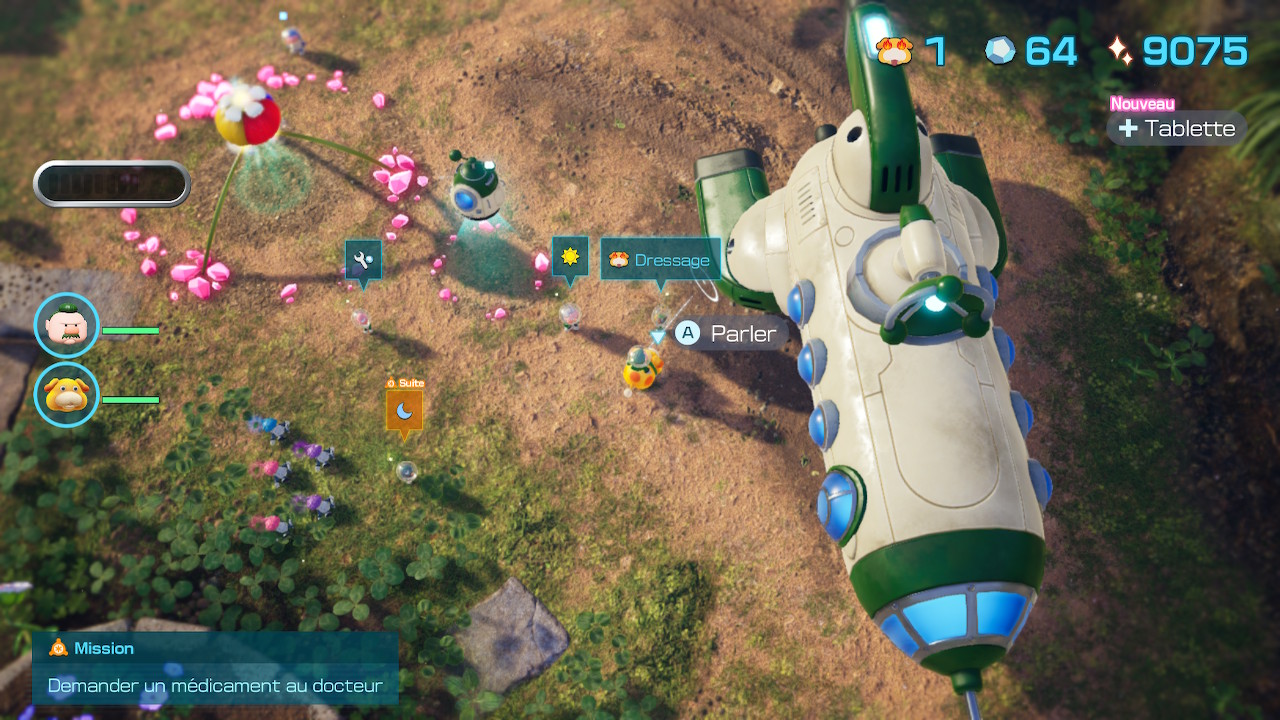Select the captain's portrait

click(x=66, y=326)
